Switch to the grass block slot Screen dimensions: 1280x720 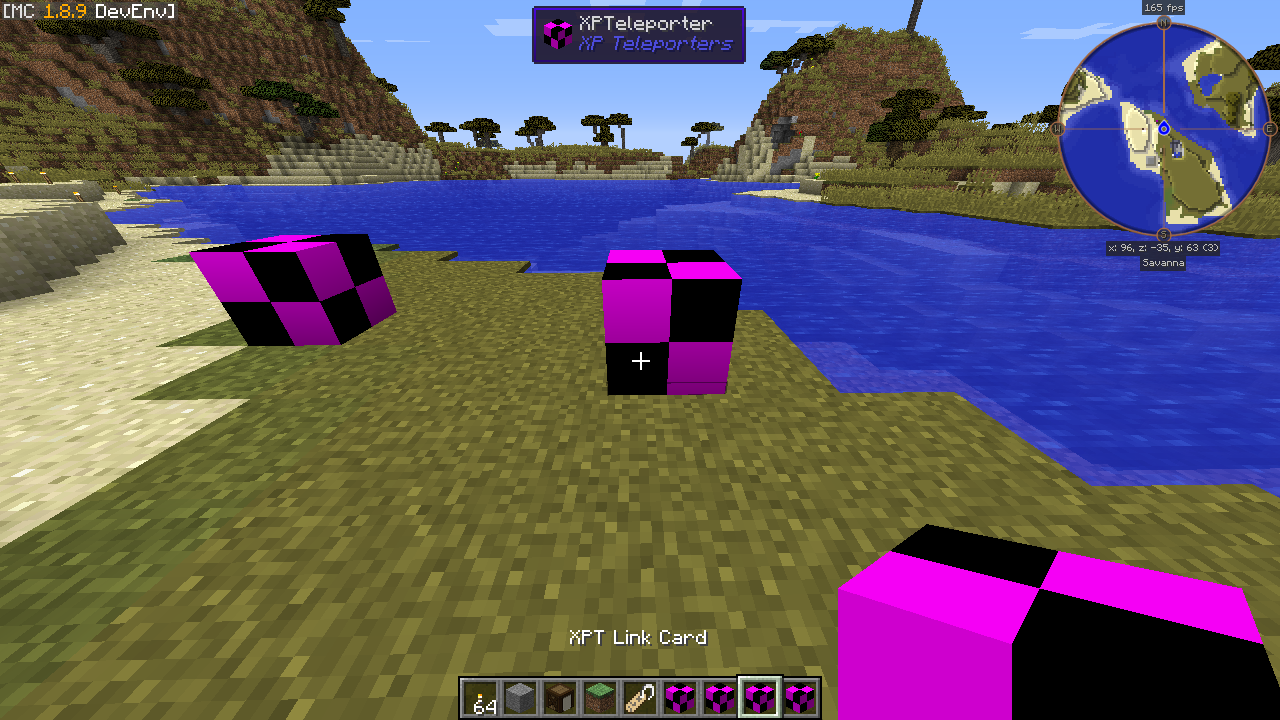(x=600, y=697)
